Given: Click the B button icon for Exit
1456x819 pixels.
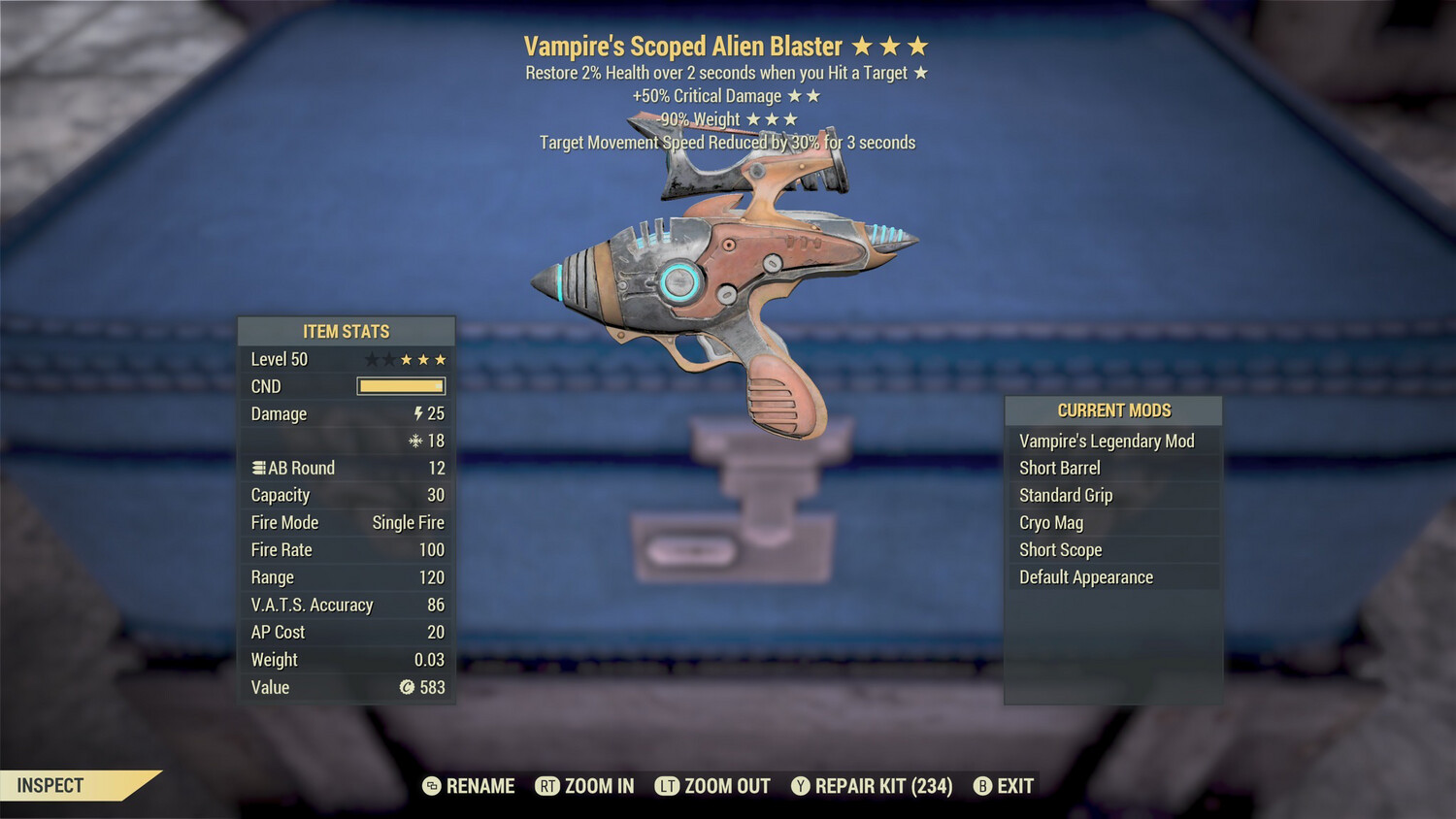Looking at the screenshot, I should click(983, 786).
